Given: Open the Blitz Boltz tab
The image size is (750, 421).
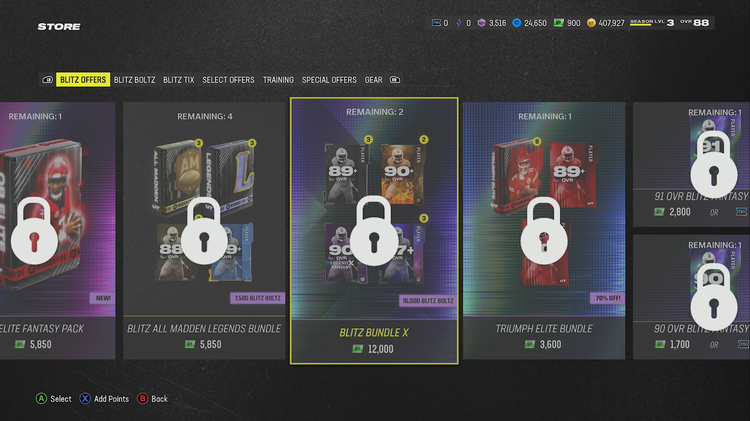Looking at the screenshot, I should click(x=135, y=80).
